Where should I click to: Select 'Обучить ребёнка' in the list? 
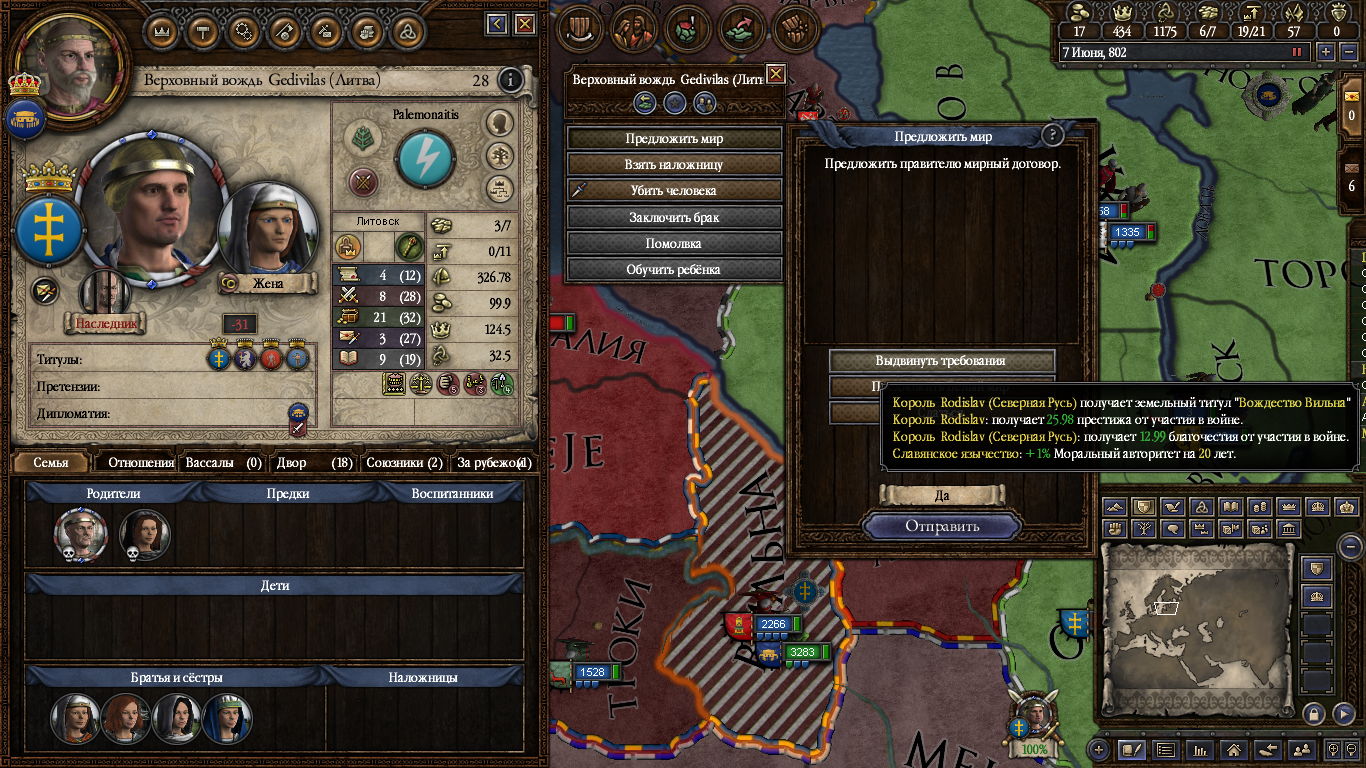[x=674, y=269]
